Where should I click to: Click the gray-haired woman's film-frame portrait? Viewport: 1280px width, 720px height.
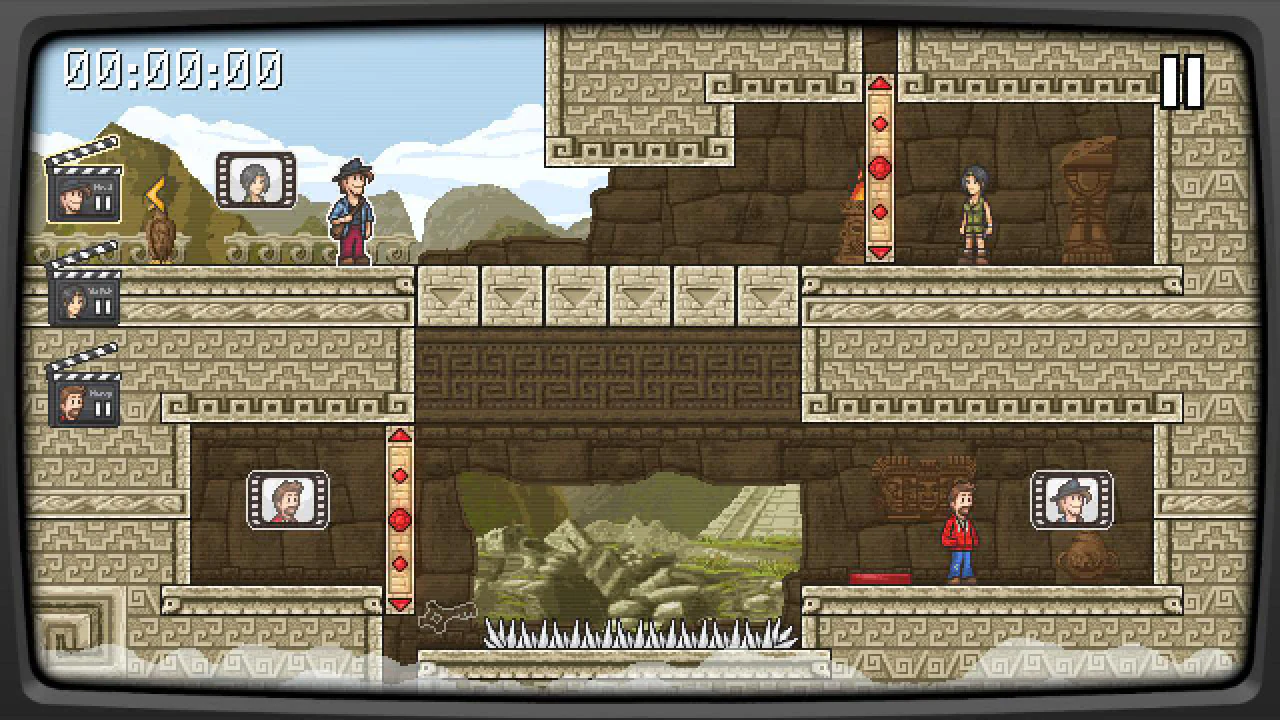pyautogui.click(x=253, y=180)
